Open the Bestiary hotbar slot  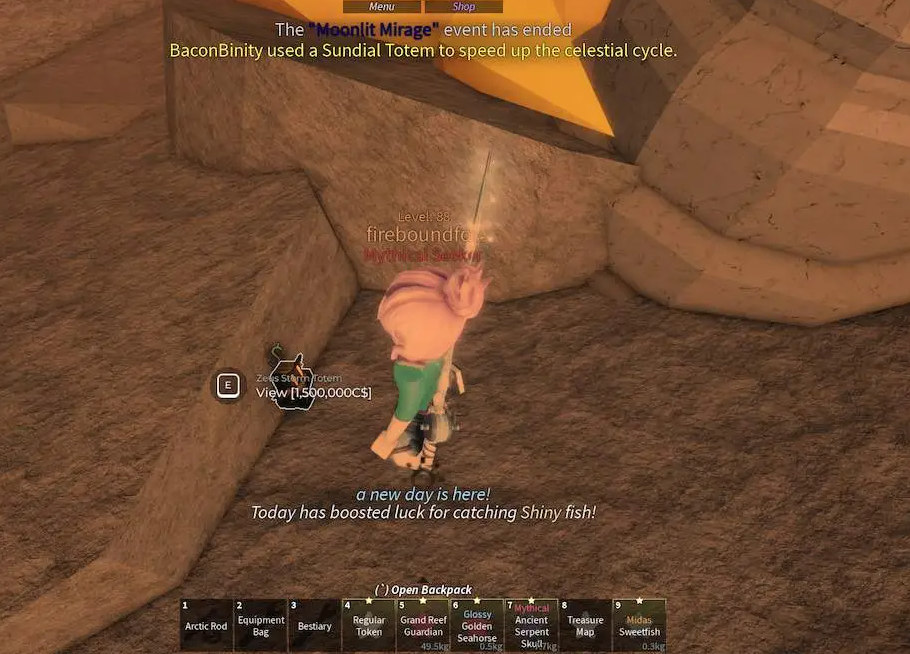coord(315,625)
